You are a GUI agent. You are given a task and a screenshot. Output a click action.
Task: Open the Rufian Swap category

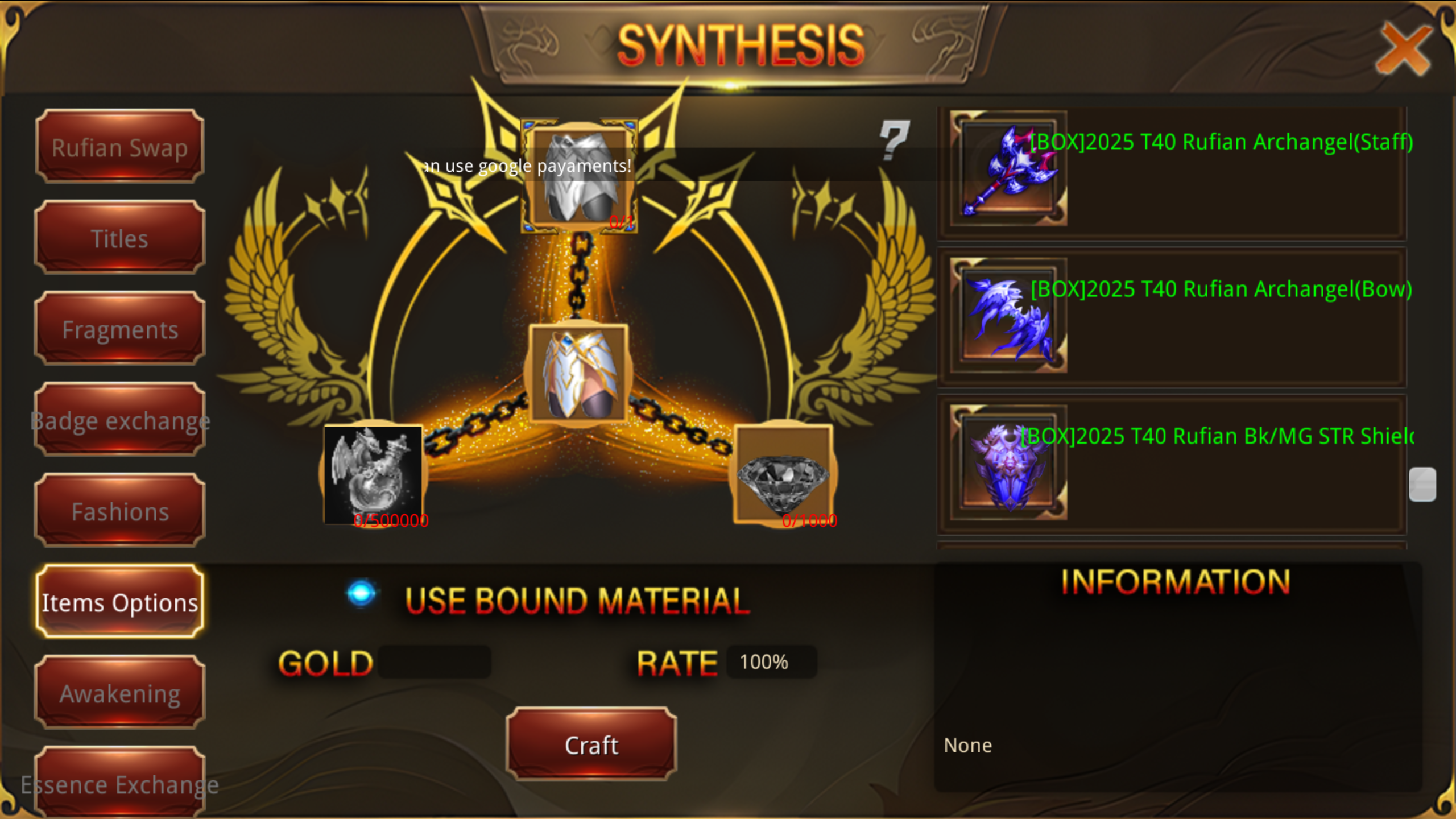tap(119, 147)
